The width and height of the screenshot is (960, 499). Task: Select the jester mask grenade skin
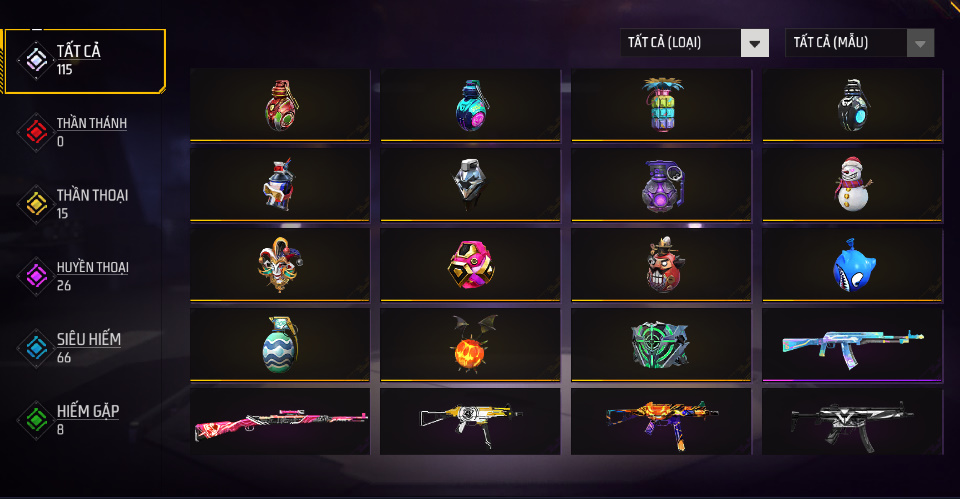pyautogui.click(x=280, y=265)
